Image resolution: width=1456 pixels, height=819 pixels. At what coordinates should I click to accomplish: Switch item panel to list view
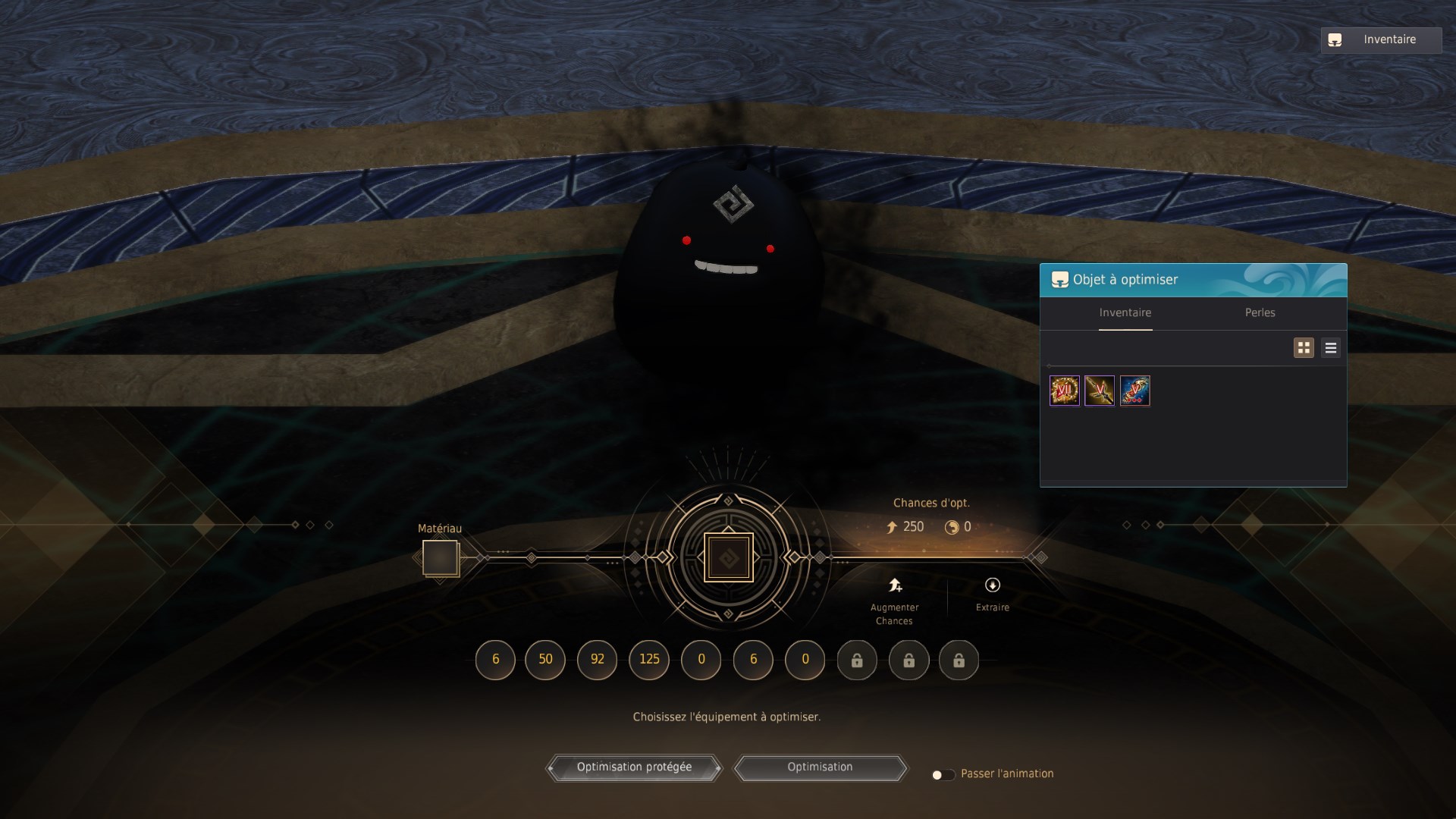coord(1330,348)
